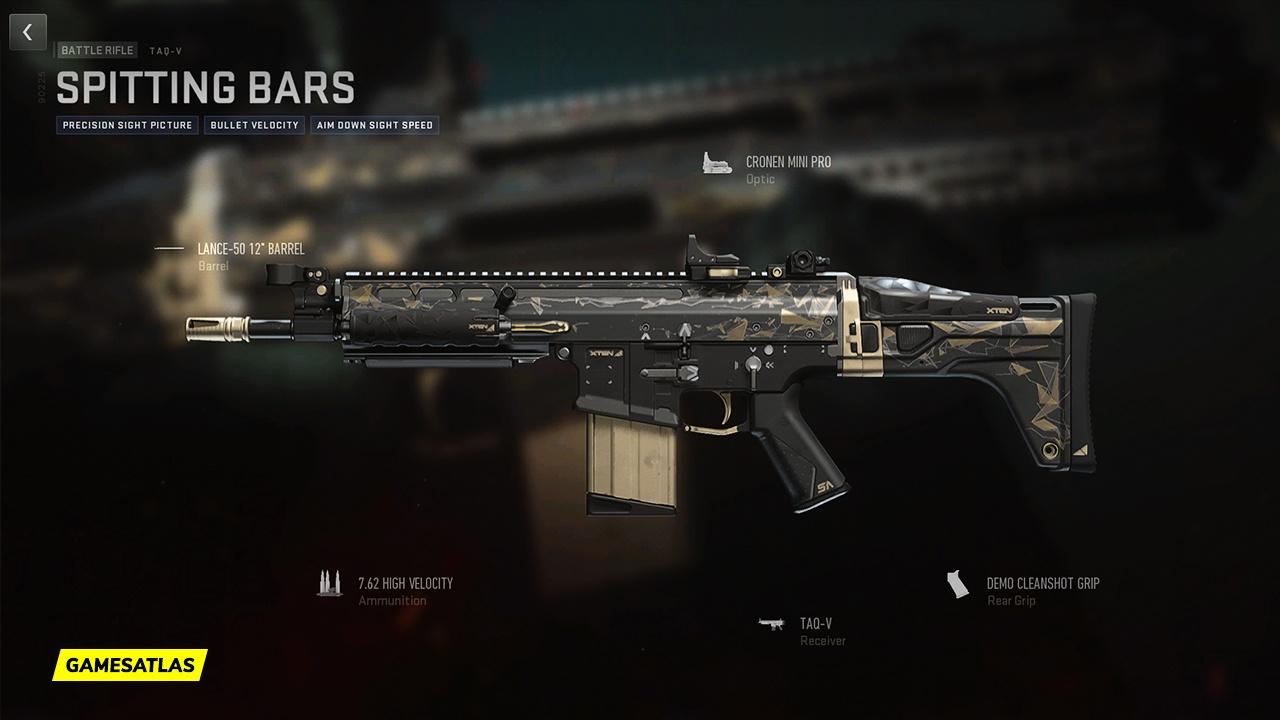The height and width of the screenshot is (720, 1280).
Task: Choose the Lance-50 12" Barrel attachment
Action: pos(250,249)
